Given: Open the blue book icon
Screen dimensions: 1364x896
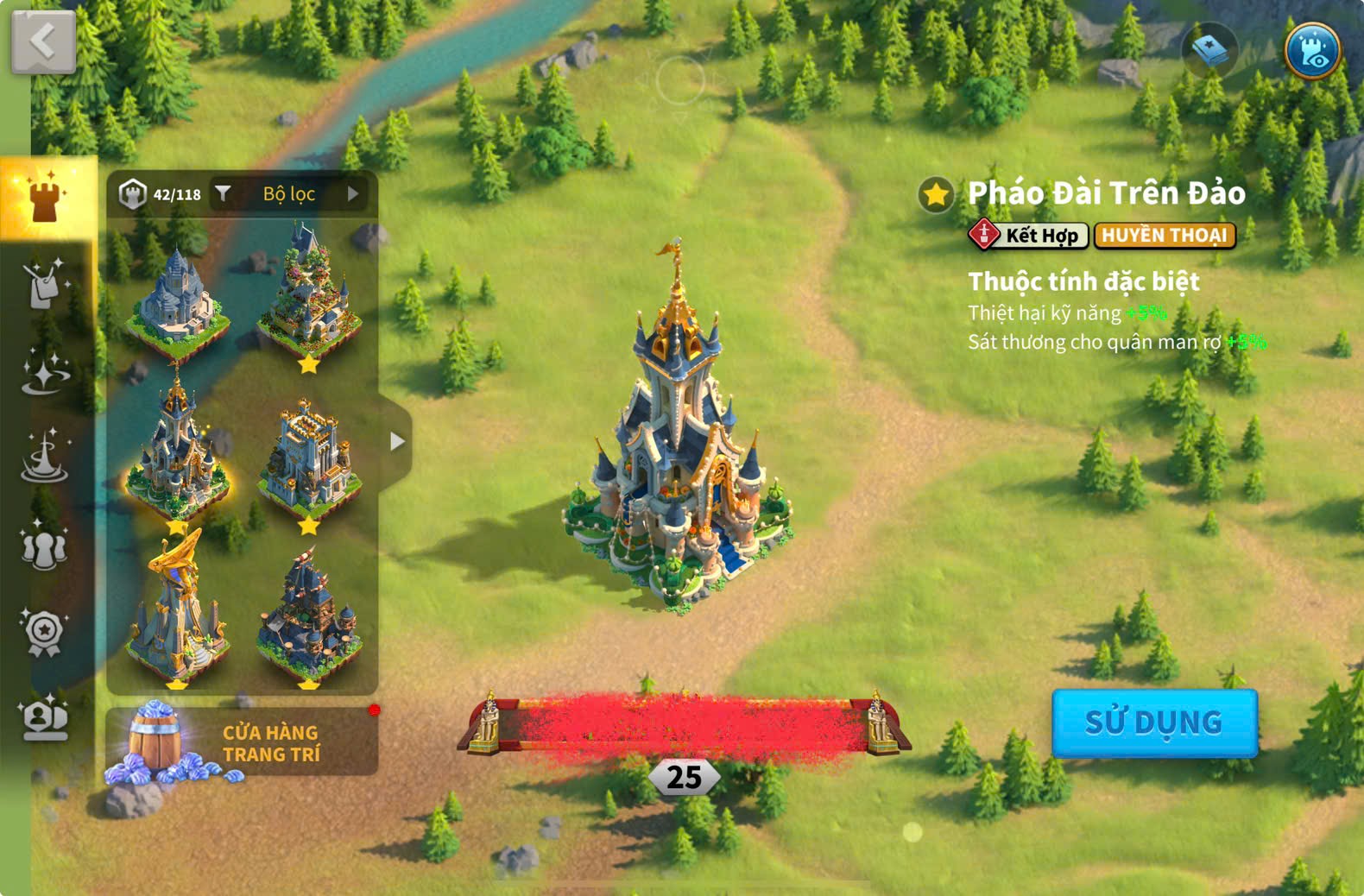Looking at the screenshot, I should (1209, 51).
